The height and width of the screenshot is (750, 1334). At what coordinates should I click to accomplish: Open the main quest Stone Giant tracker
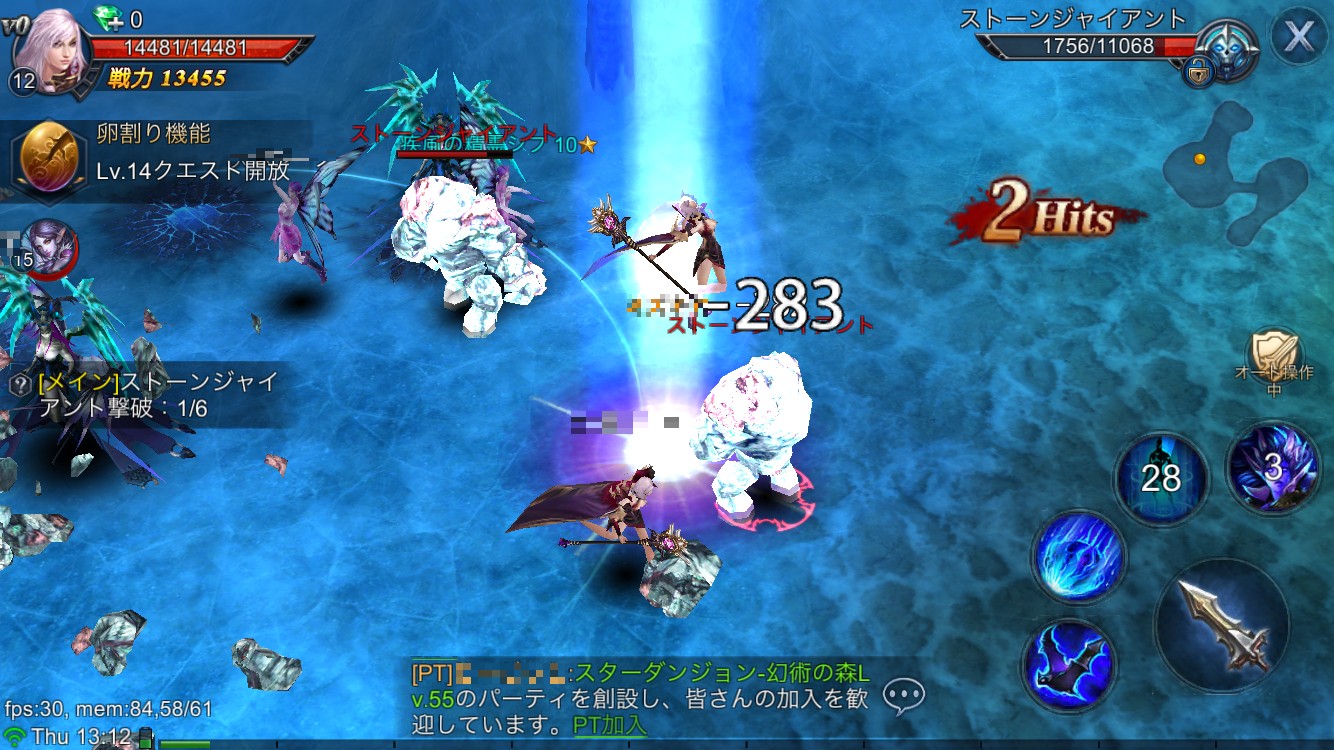(x=150, y=395)
